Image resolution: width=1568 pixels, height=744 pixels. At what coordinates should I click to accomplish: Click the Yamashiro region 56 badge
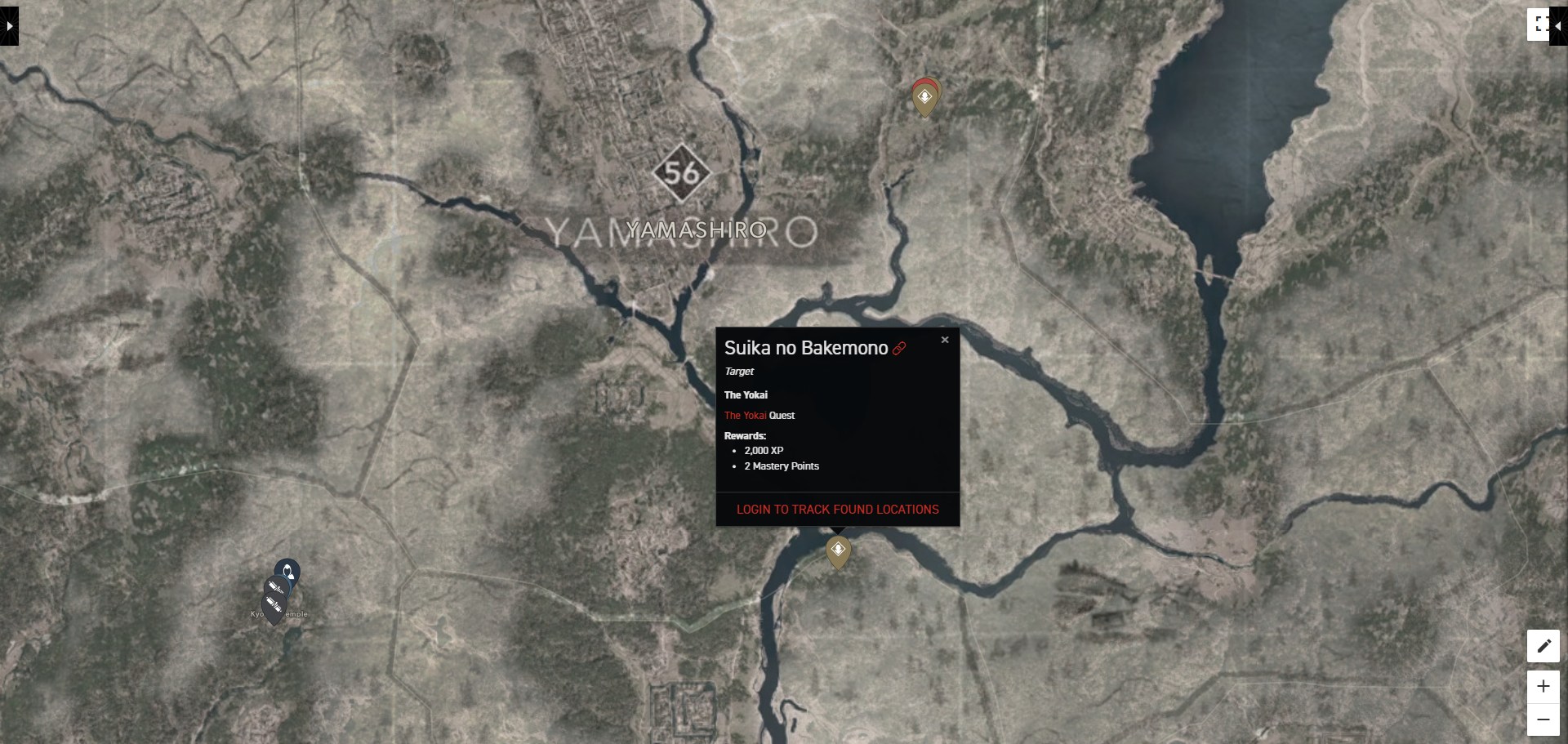coord(684,173)
